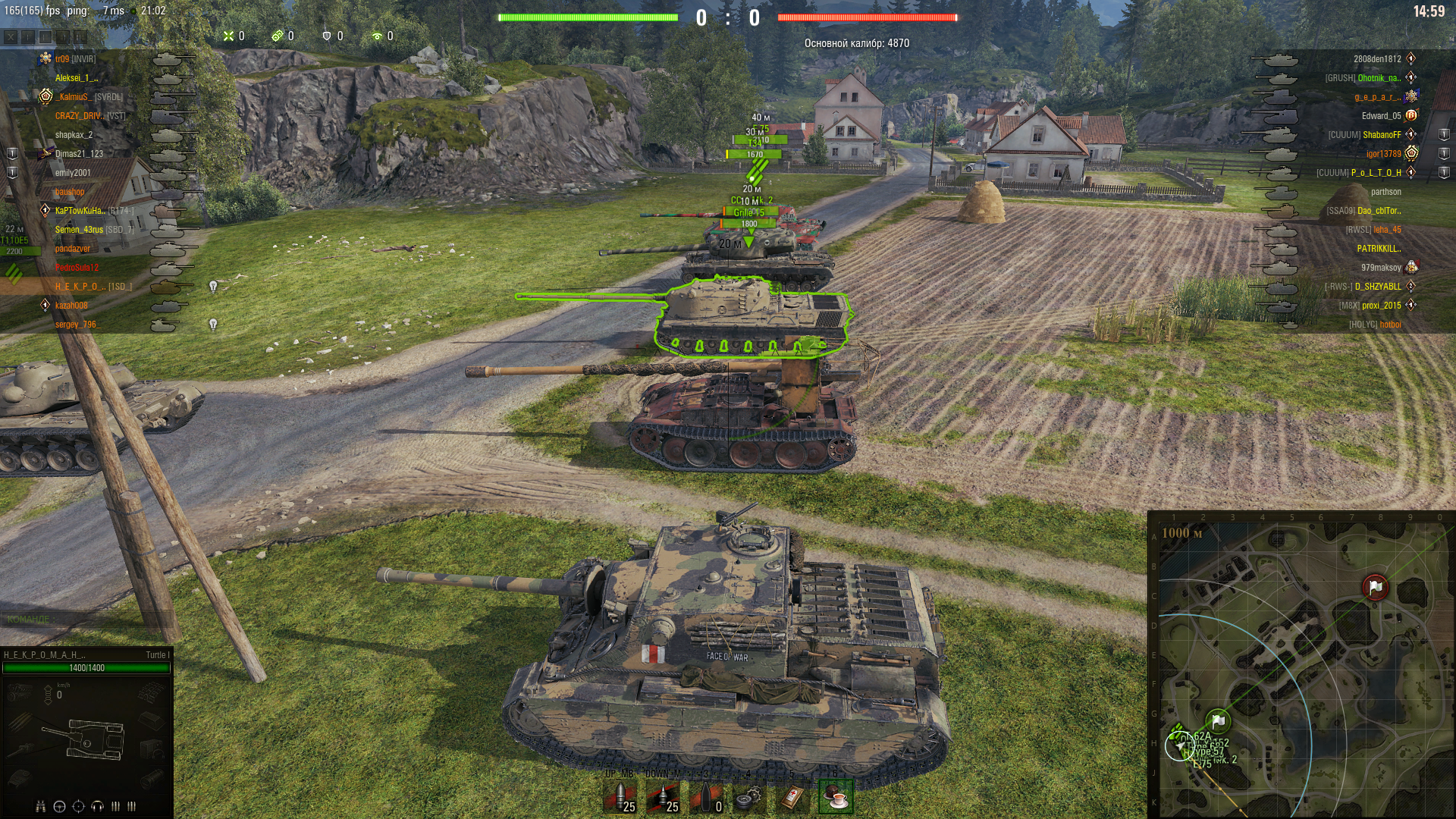The image size is (1456, 819).
Task: Select enemy PATRIKKILL.. in the enemy list
Action: click(1379, 249)
